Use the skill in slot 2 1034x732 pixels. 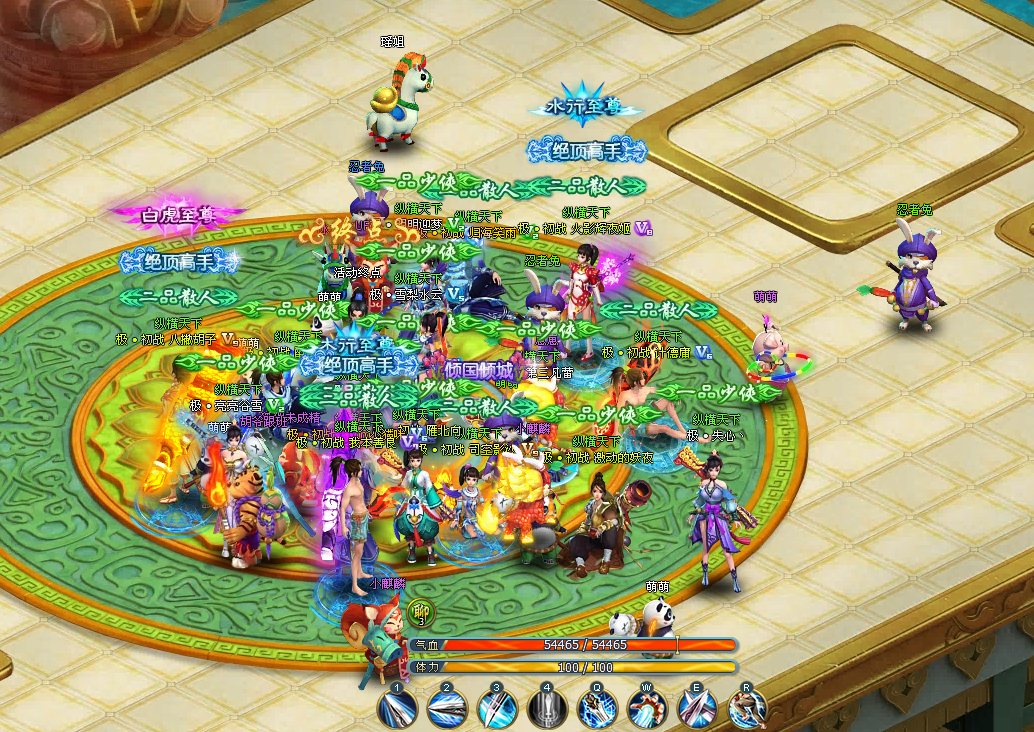coord(447,708)
